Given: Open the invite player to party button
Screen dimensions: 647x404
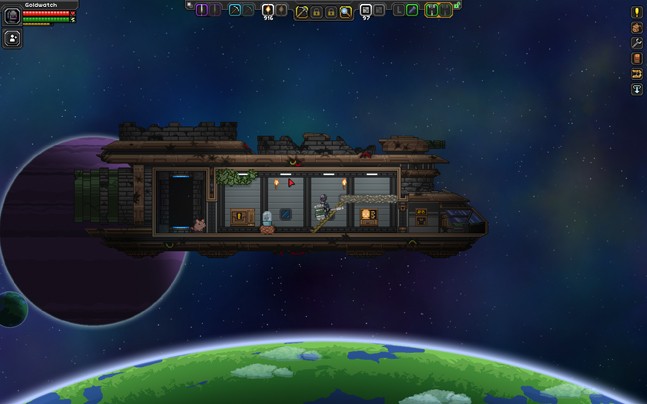Looking at the screenshot, I should point(13,39).
